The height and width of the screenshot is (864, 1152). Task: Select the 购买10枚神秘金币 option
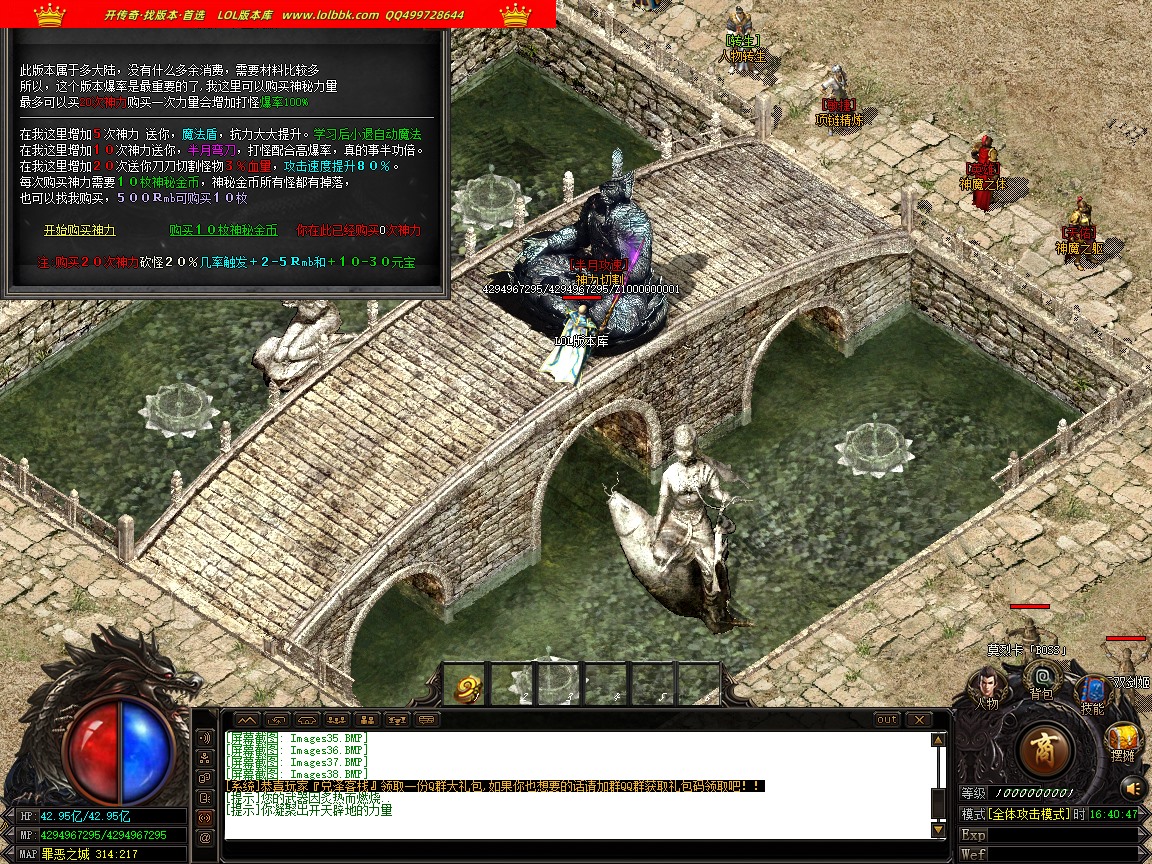tap(224, 230)
